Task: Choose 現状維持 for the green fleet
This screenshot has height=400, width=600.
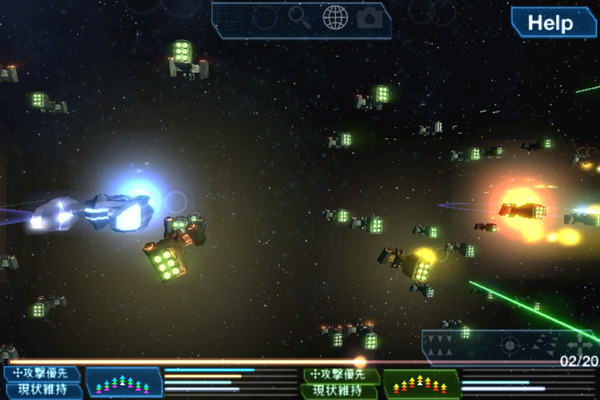Action: (x=341, y=391)
